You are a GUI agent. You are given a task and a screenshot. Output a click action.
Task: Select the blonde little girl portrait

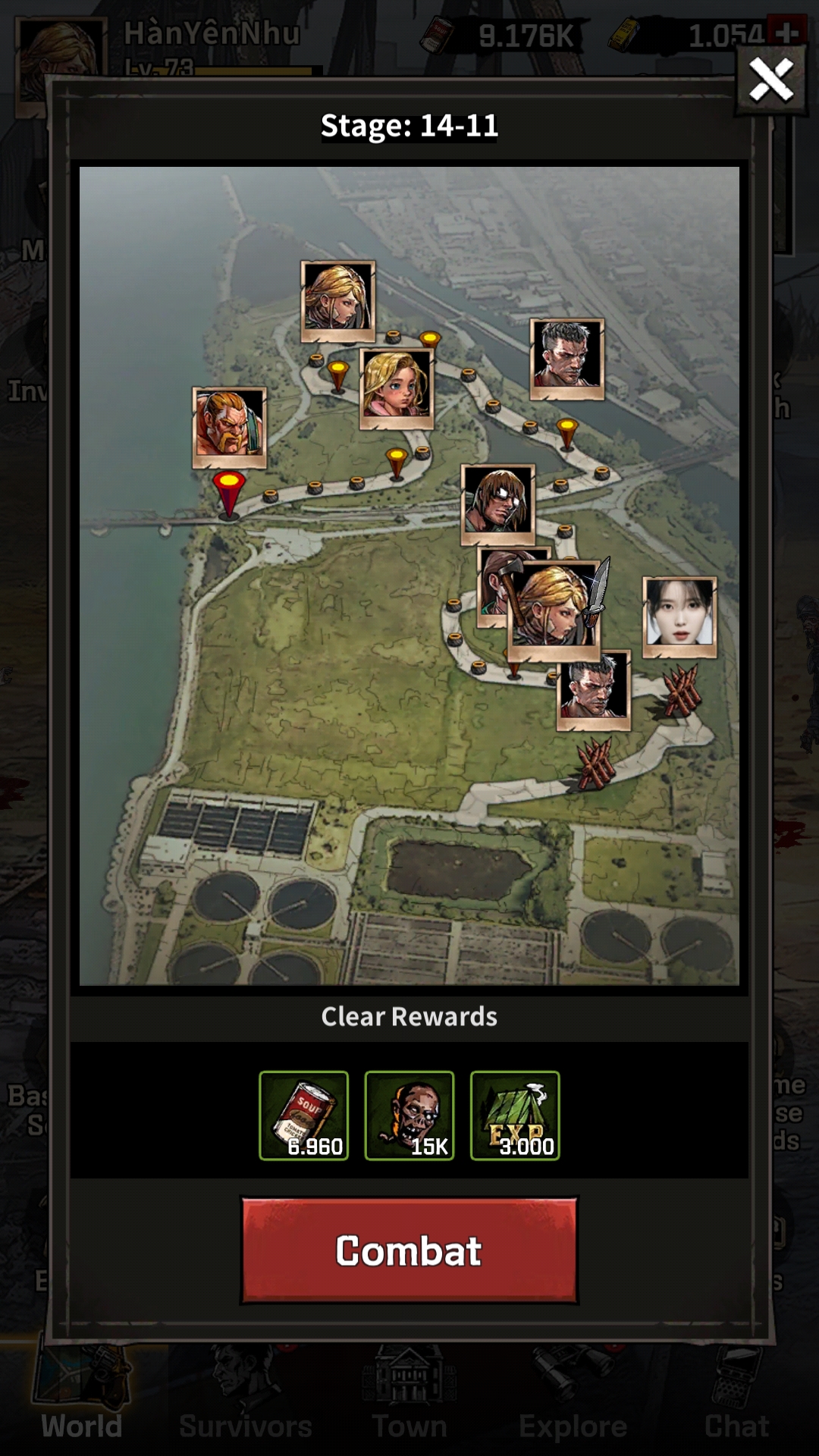[x=396, y=387]
